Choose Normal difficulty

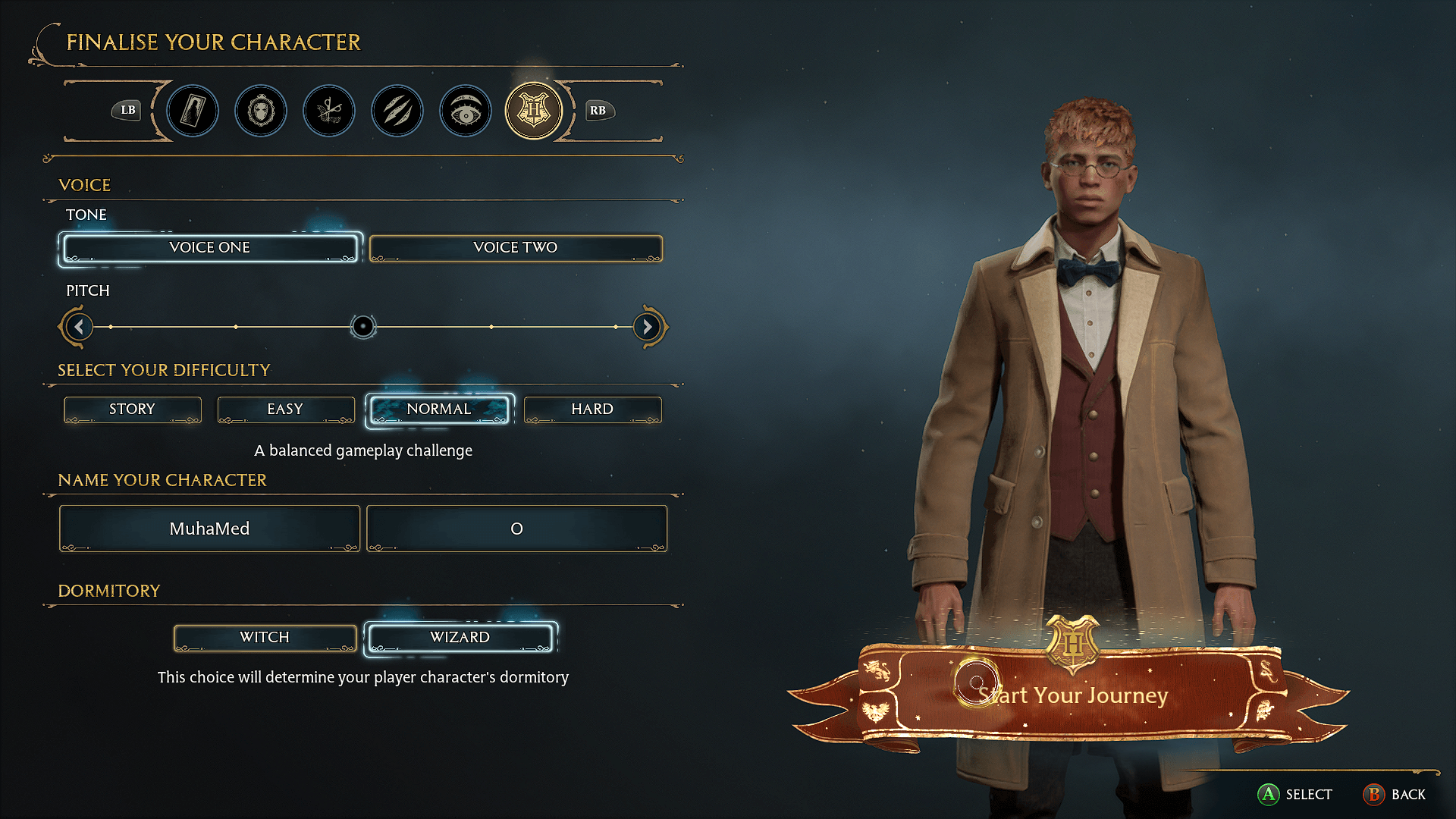pyautogui.click(x=439, y=409)
